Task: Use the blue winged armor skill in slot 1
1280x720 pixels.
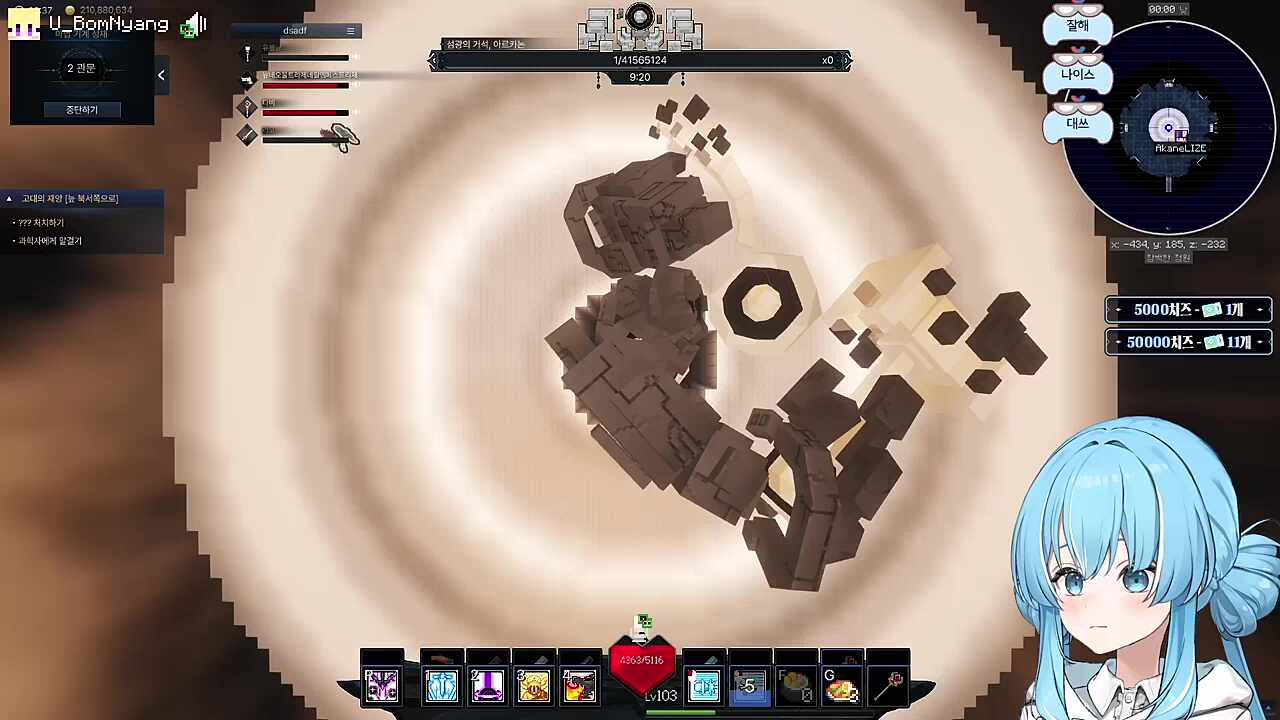Action: click(x=441, y=685)
